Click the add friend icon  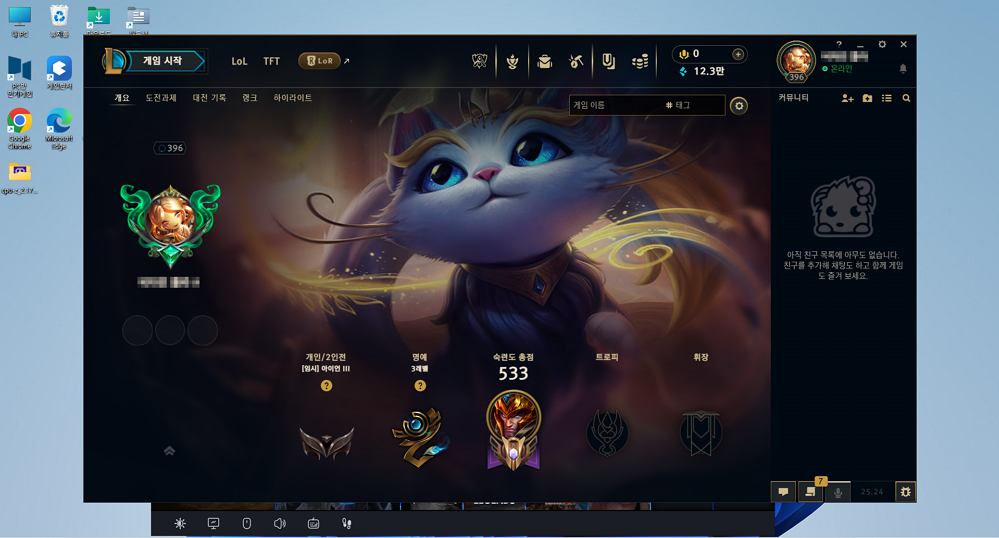[847, 98]
